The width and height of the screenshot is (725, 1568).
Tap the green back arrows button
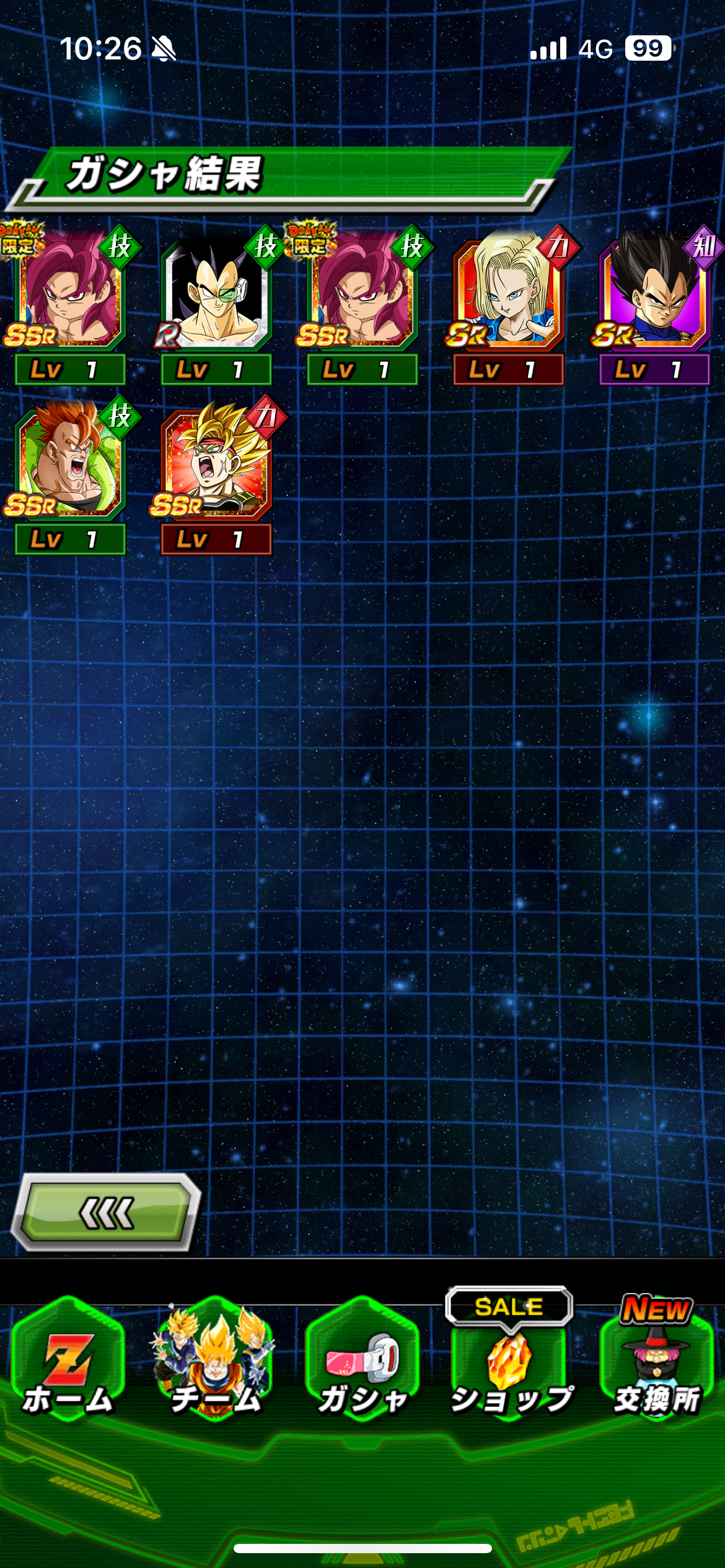point(107,1212)
